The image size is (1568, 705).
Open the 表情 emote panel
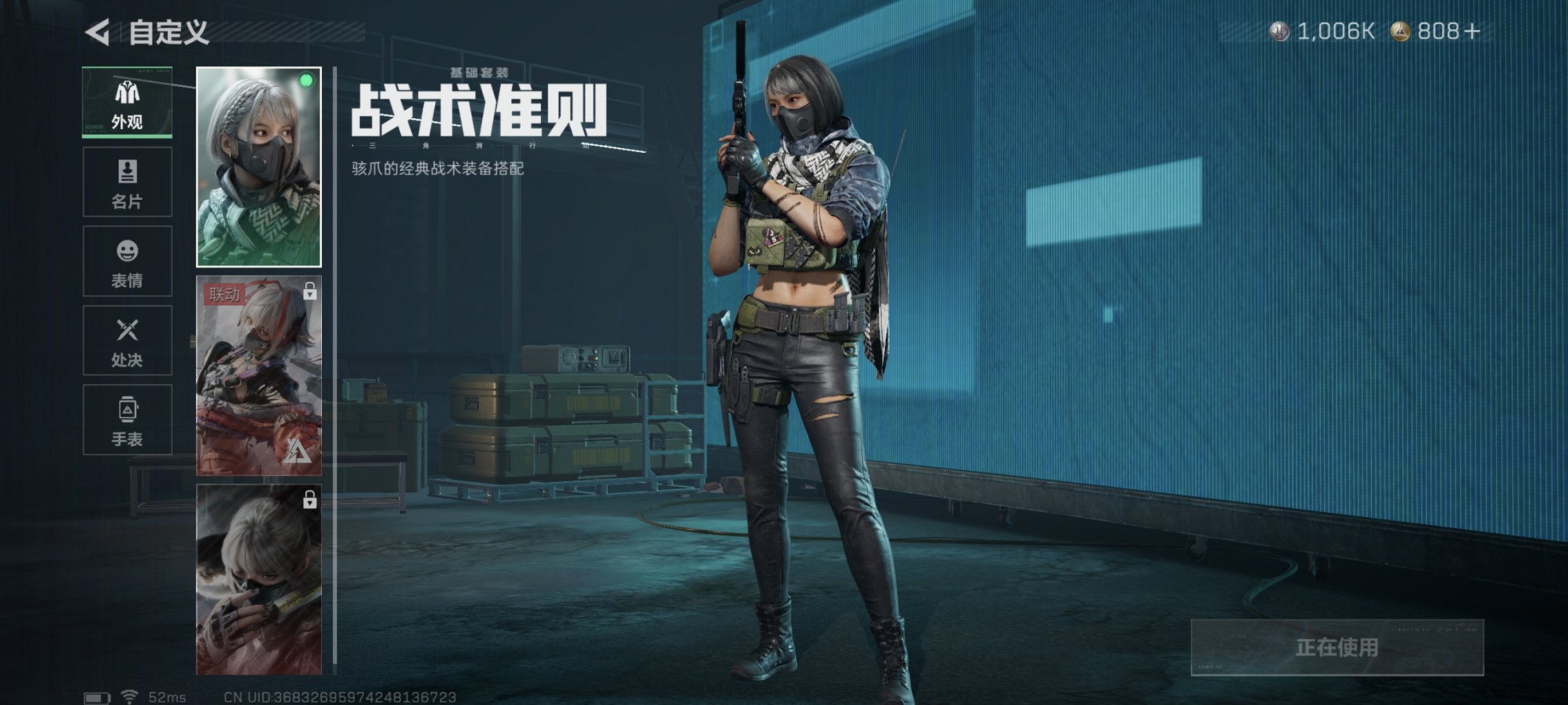click(x=126, y=261)
